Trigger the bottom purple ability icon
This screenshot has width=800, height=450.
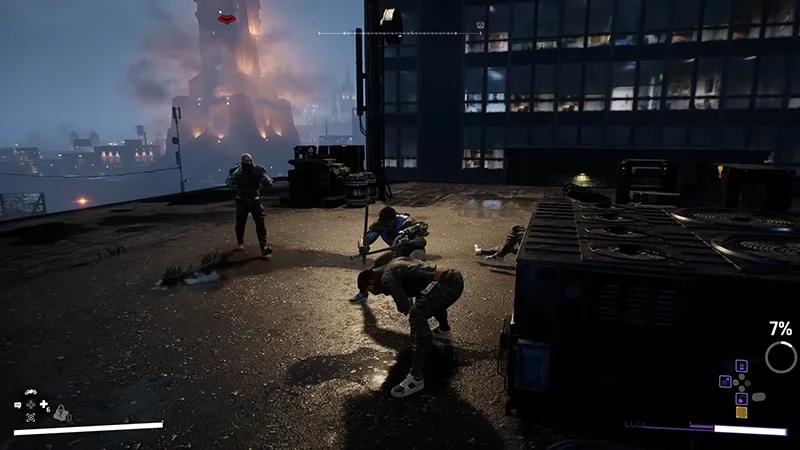(741, 397)
